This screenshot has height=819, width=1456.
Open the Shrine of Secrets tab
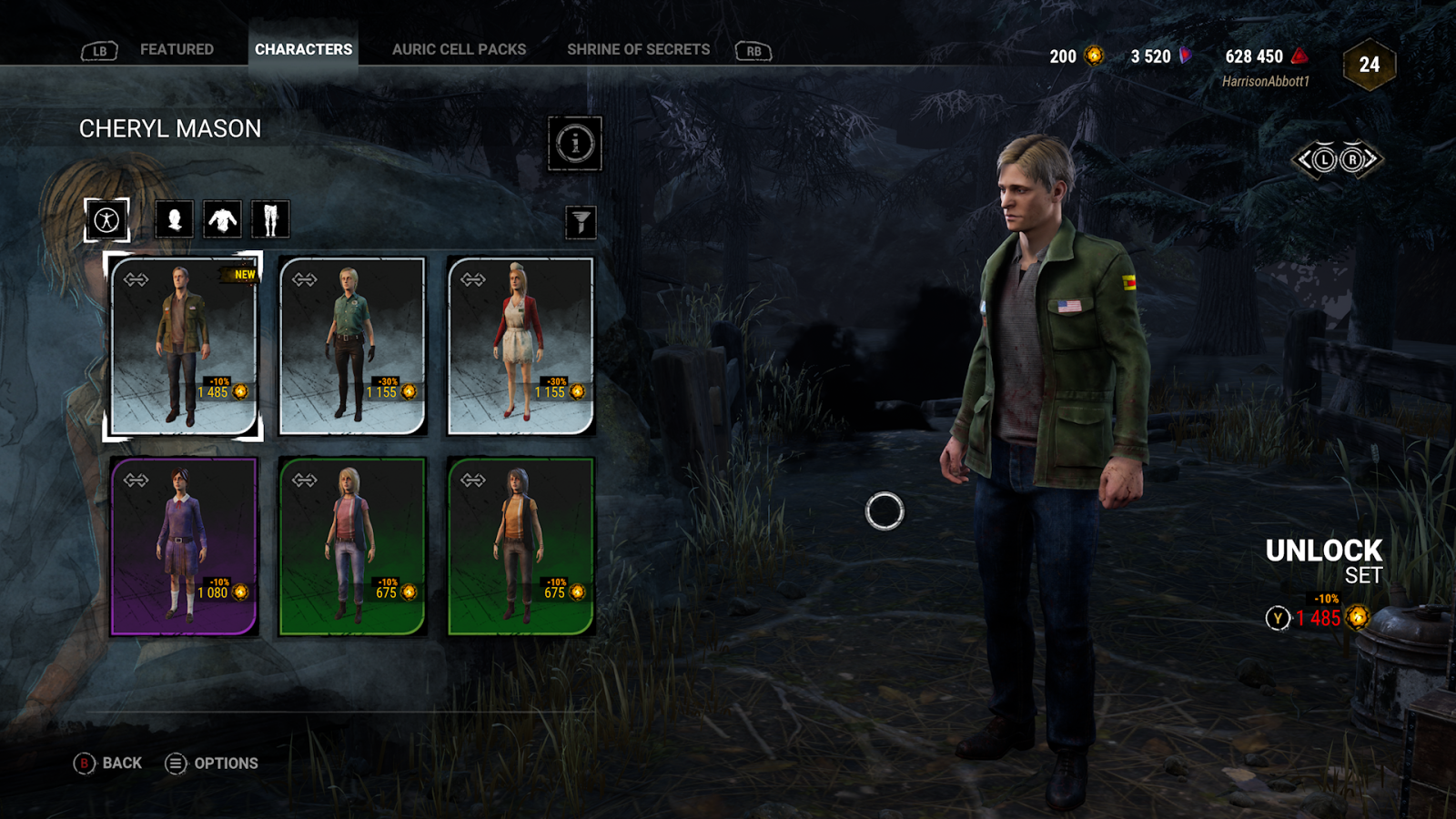638,49
